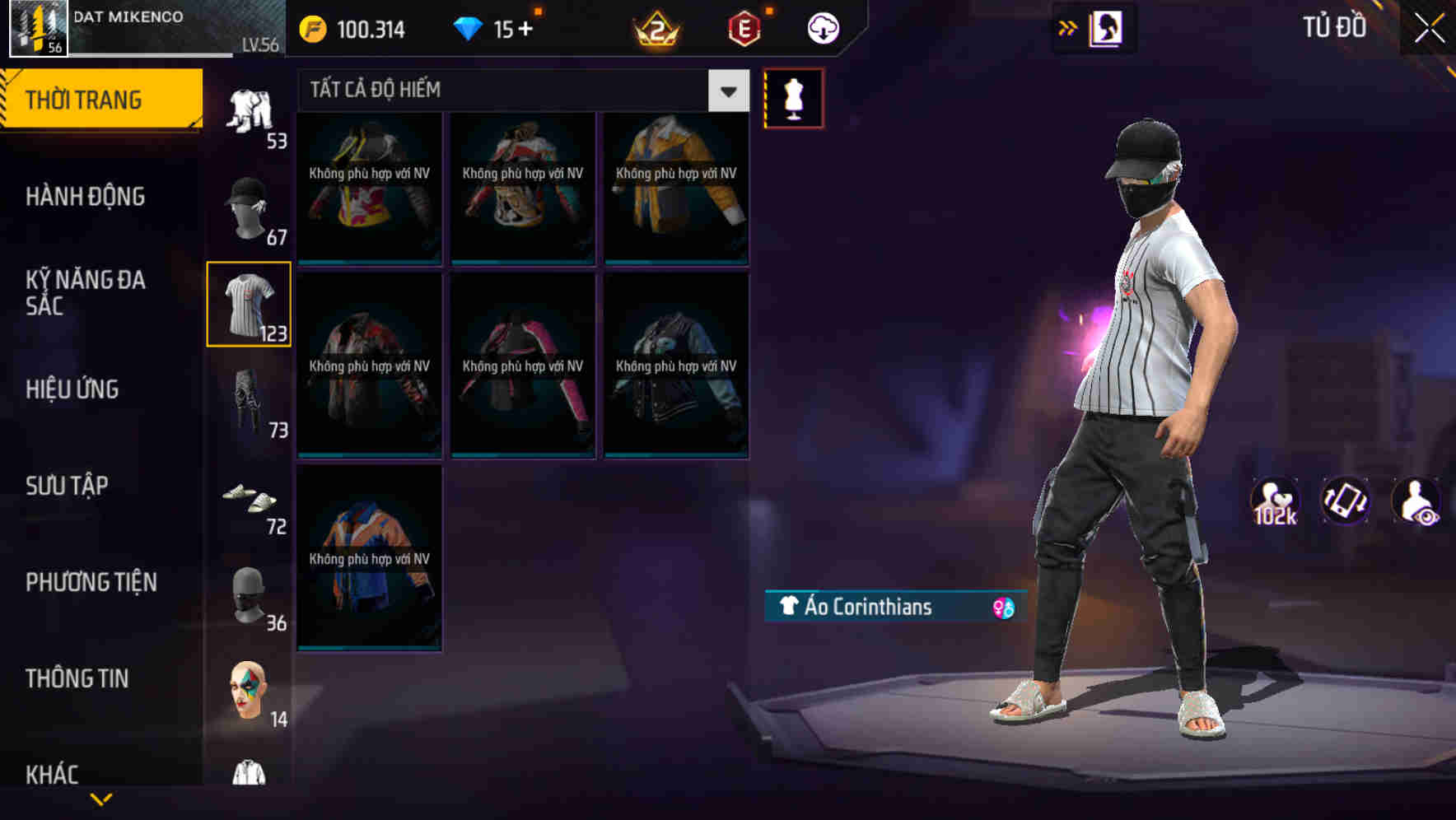Switch to the HÀNH ĐỘNG tab

[x=86, y=197]
